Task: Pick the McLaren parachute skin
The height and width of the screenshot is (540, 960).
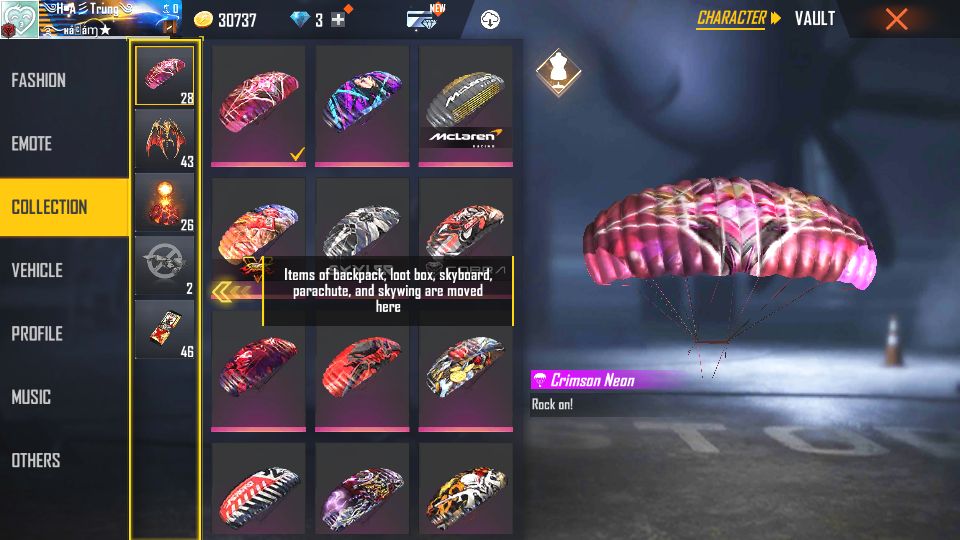Action: 466,105
